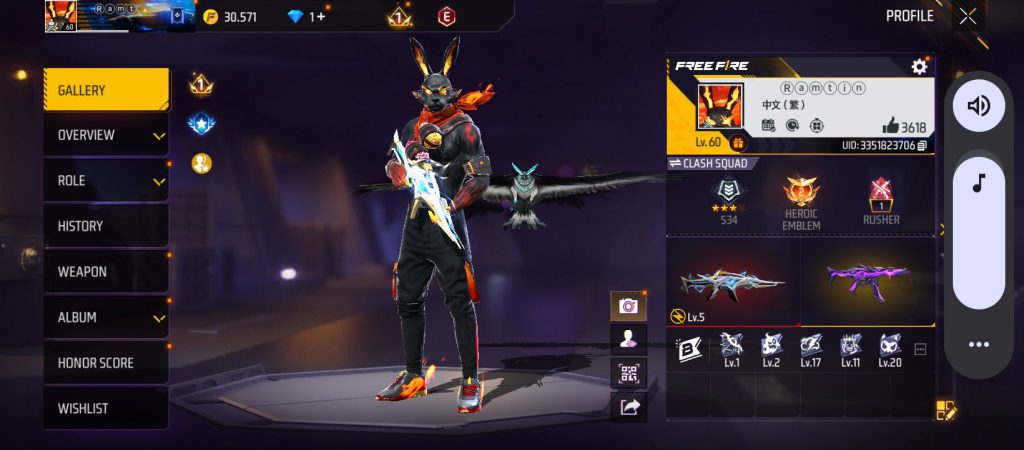Image resolution: width=1024 pixels, height=450 pixels.
Task: Share the profile using the share arrow button
Action: pyautogui.click(x=629, y=406)
